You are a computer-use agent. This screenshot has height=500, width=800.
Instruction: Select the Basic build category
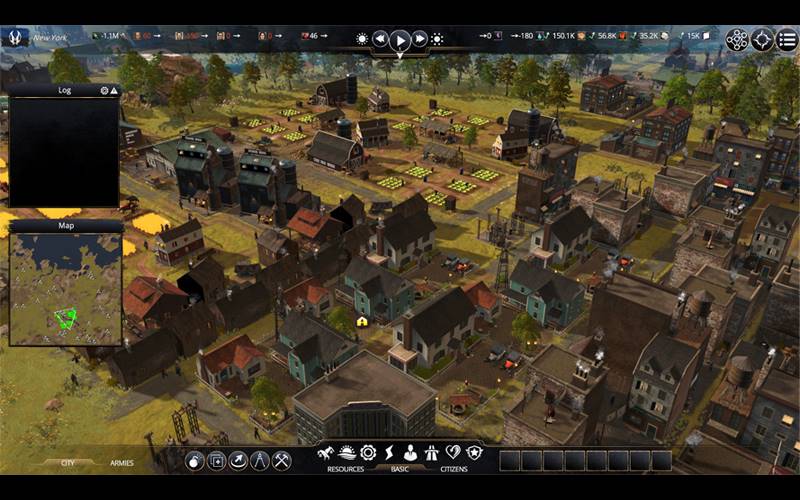click(x=400, y=468)
